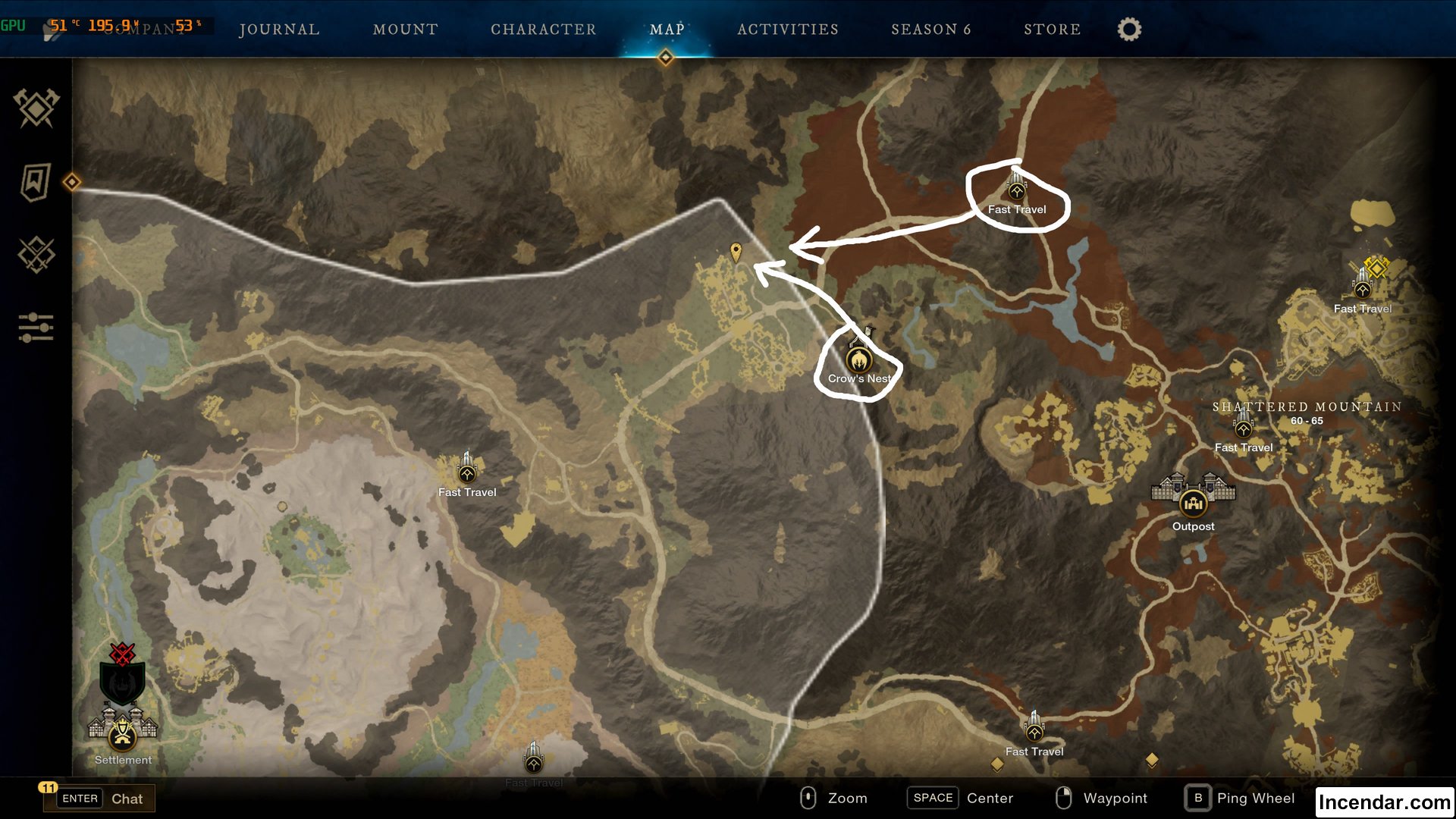Viewport: 1456px width, 819px height.
Task: Open the Activities screen
Action: (x=787, y=30)
